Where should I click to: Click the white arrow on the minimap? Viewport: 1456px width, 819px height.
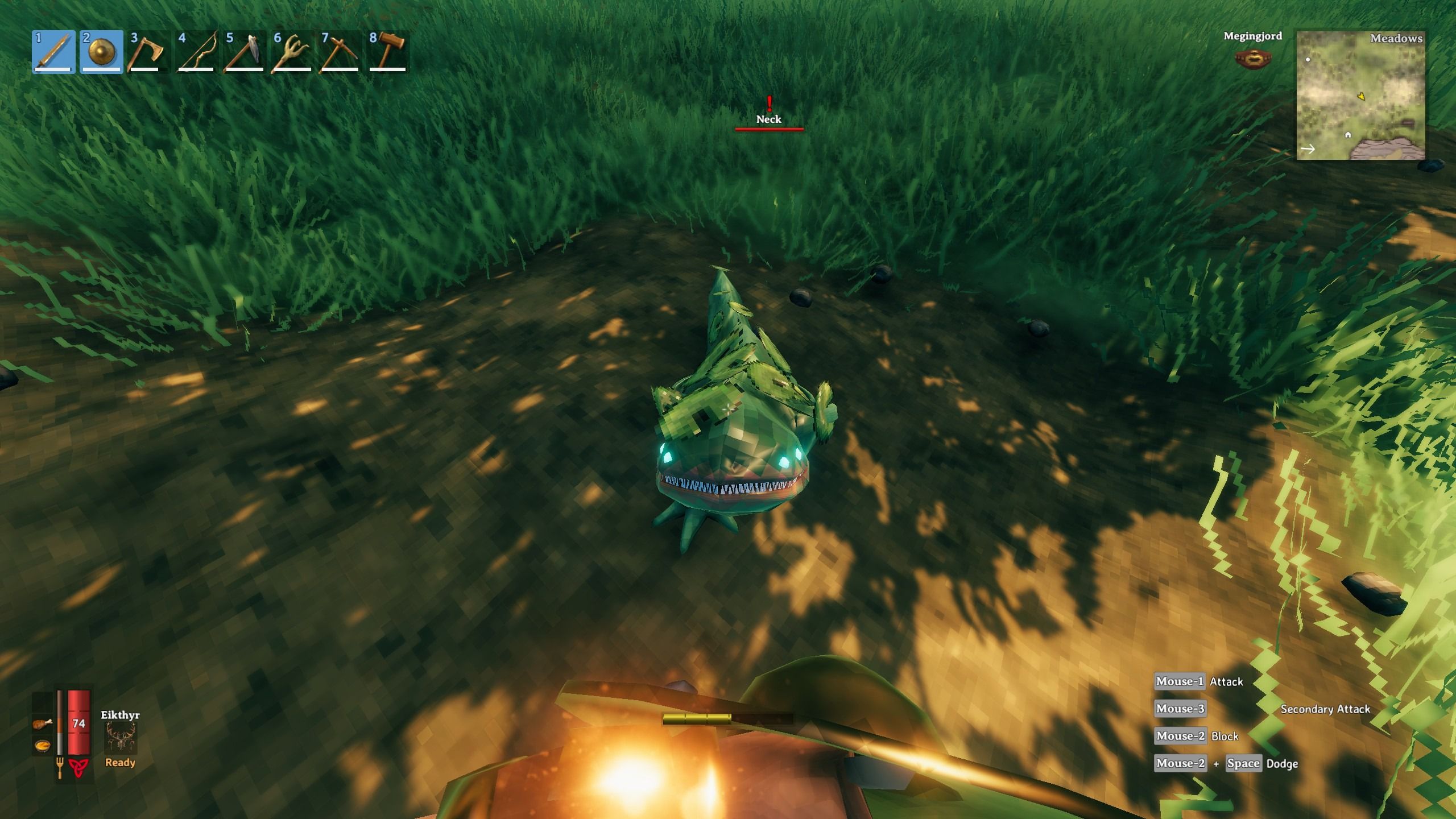click(1309, 149)
